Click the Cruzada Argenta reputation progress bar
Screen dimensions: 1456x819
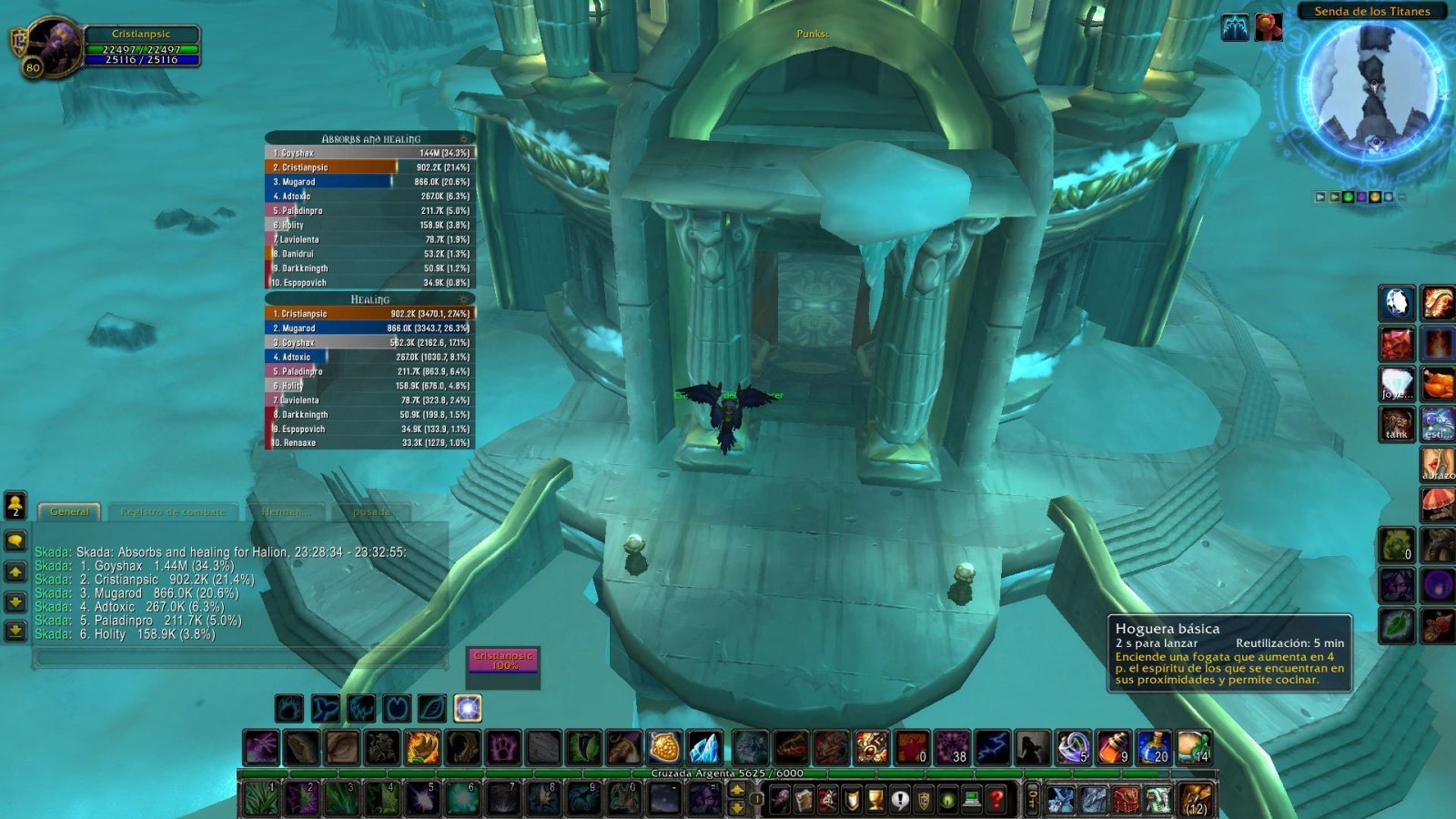pyautogui.click(x=728, y=770)
